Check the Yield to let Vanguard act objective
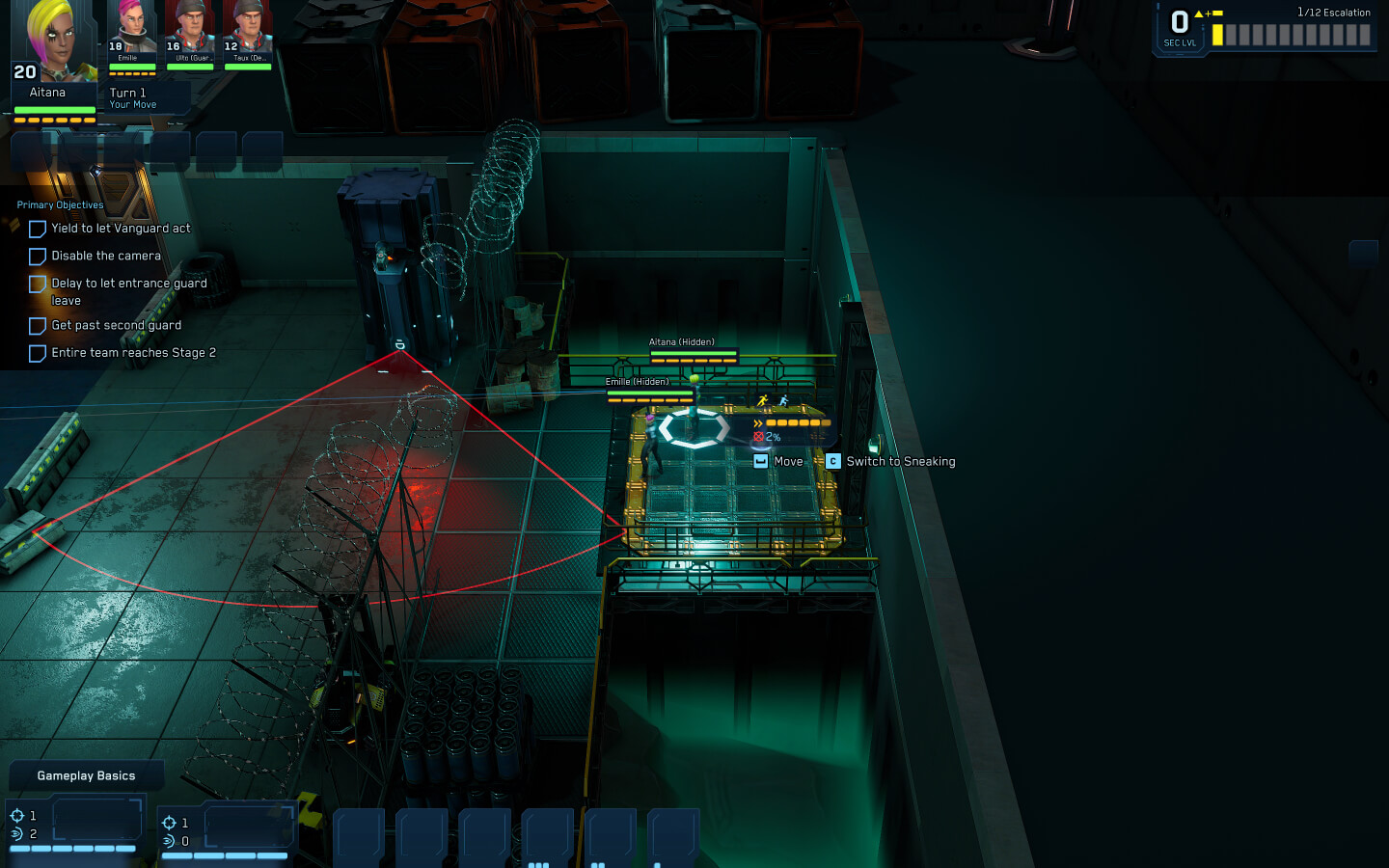The image size is (1389, 868). [x=37, y=229]
